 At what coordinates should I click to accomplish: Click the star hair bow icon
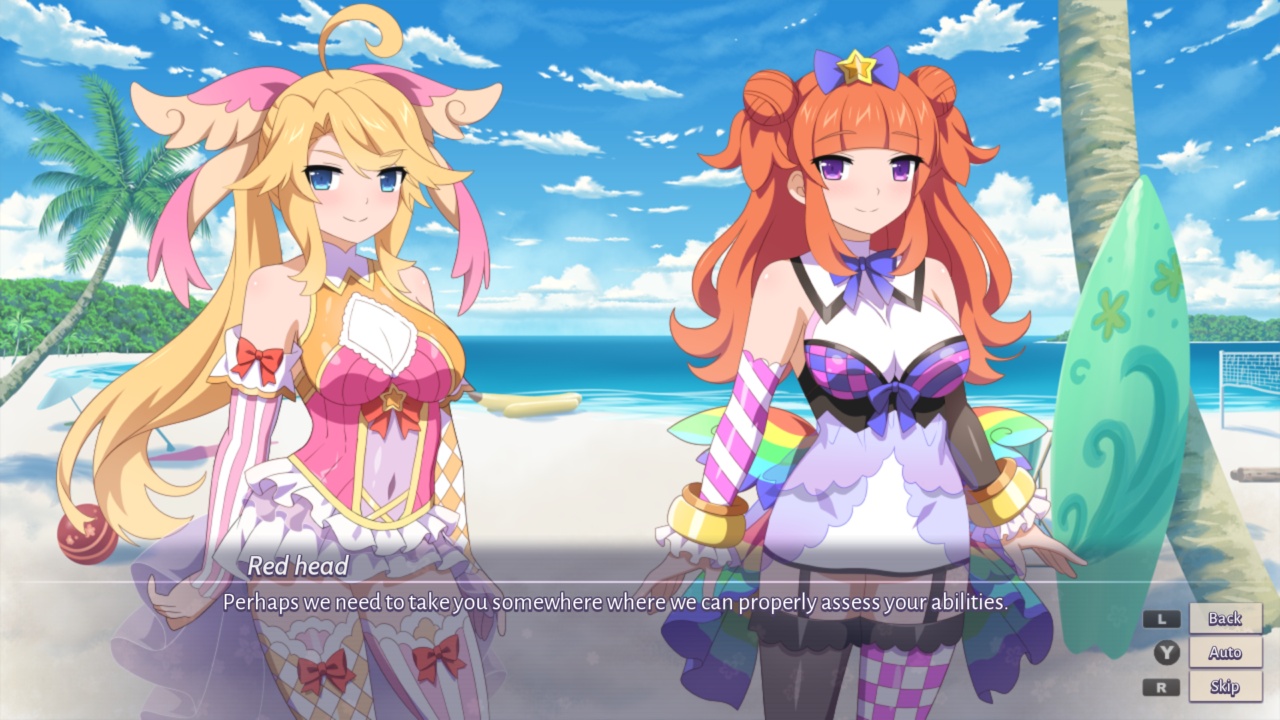858,65
